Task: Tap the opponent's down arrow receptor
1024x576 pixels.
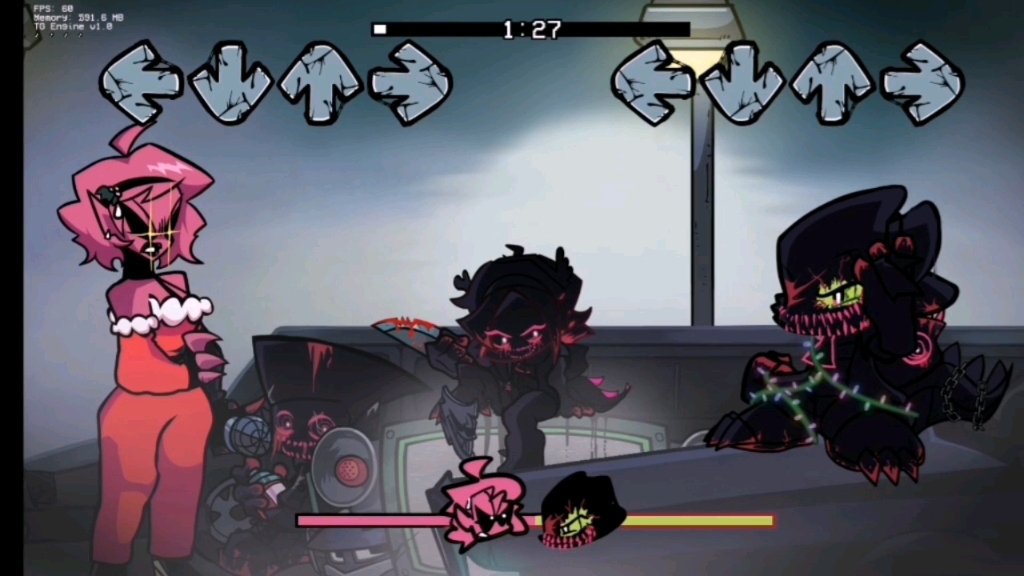Action: (x=231, y=83)
